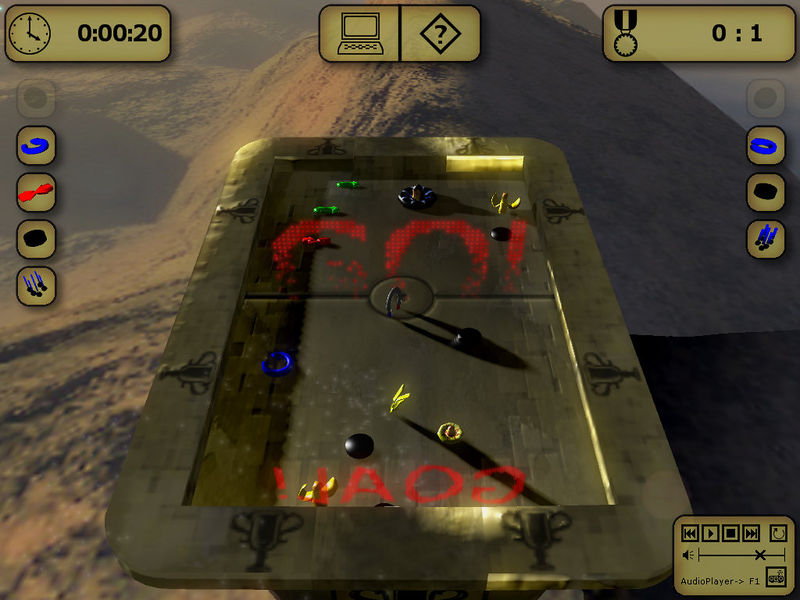Select the red bow-tie power-up icon
Screen dimensions: 800x600
[x=36, y=192]
